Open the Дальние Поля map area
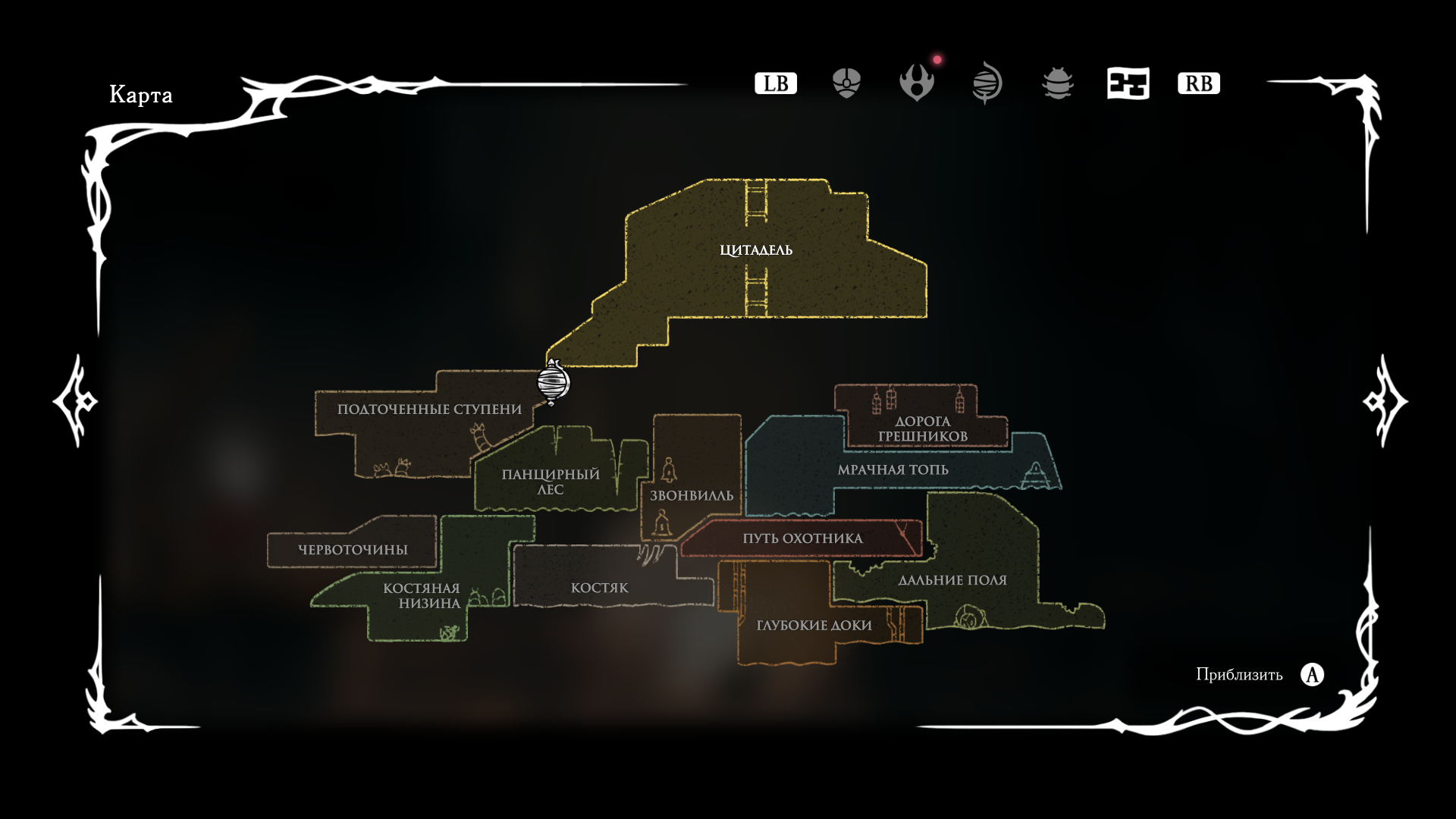The width and height of the screenshot is (1456, 819). click(952, 580)
